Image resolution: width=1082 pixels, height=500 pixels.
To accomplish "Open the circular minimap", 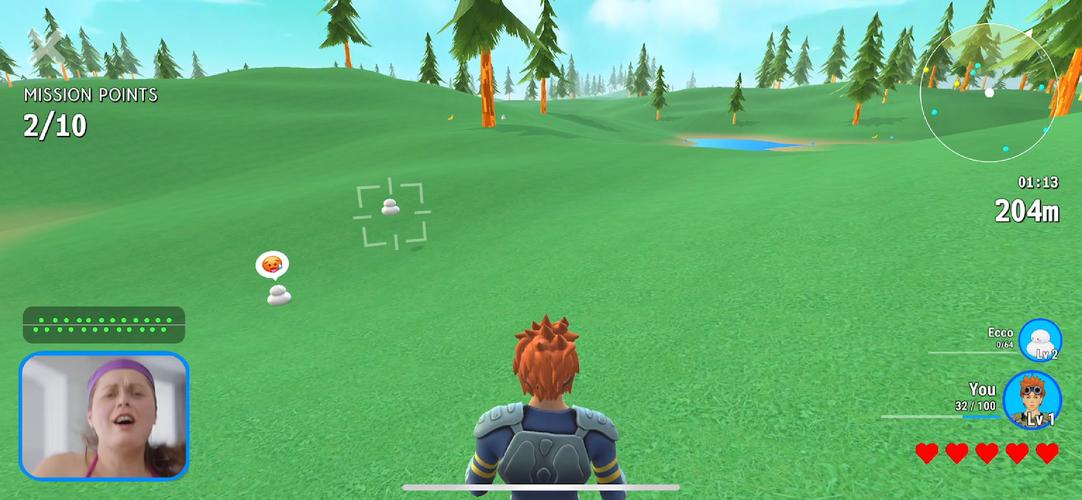I will pos(988,93).
